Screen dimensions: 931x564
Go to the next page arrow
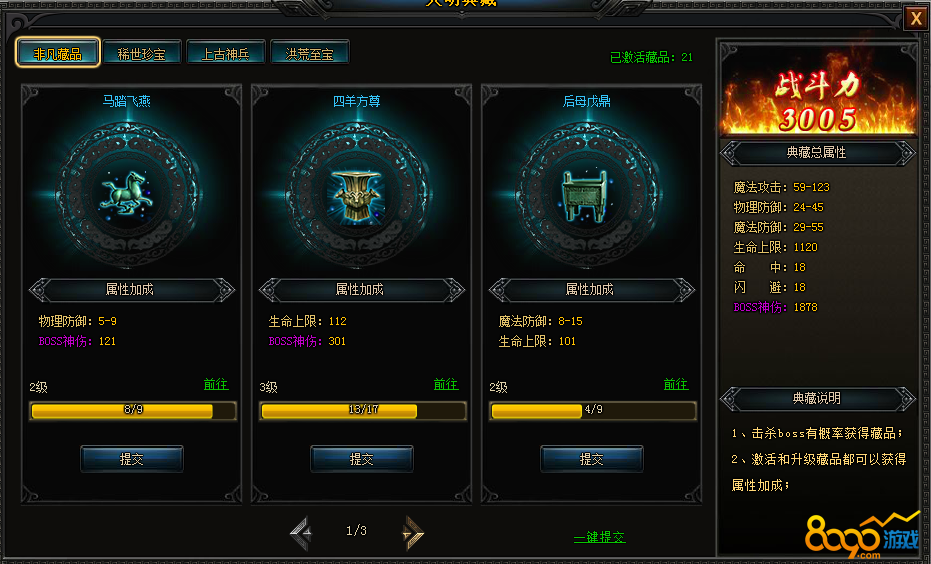(412, 532)
